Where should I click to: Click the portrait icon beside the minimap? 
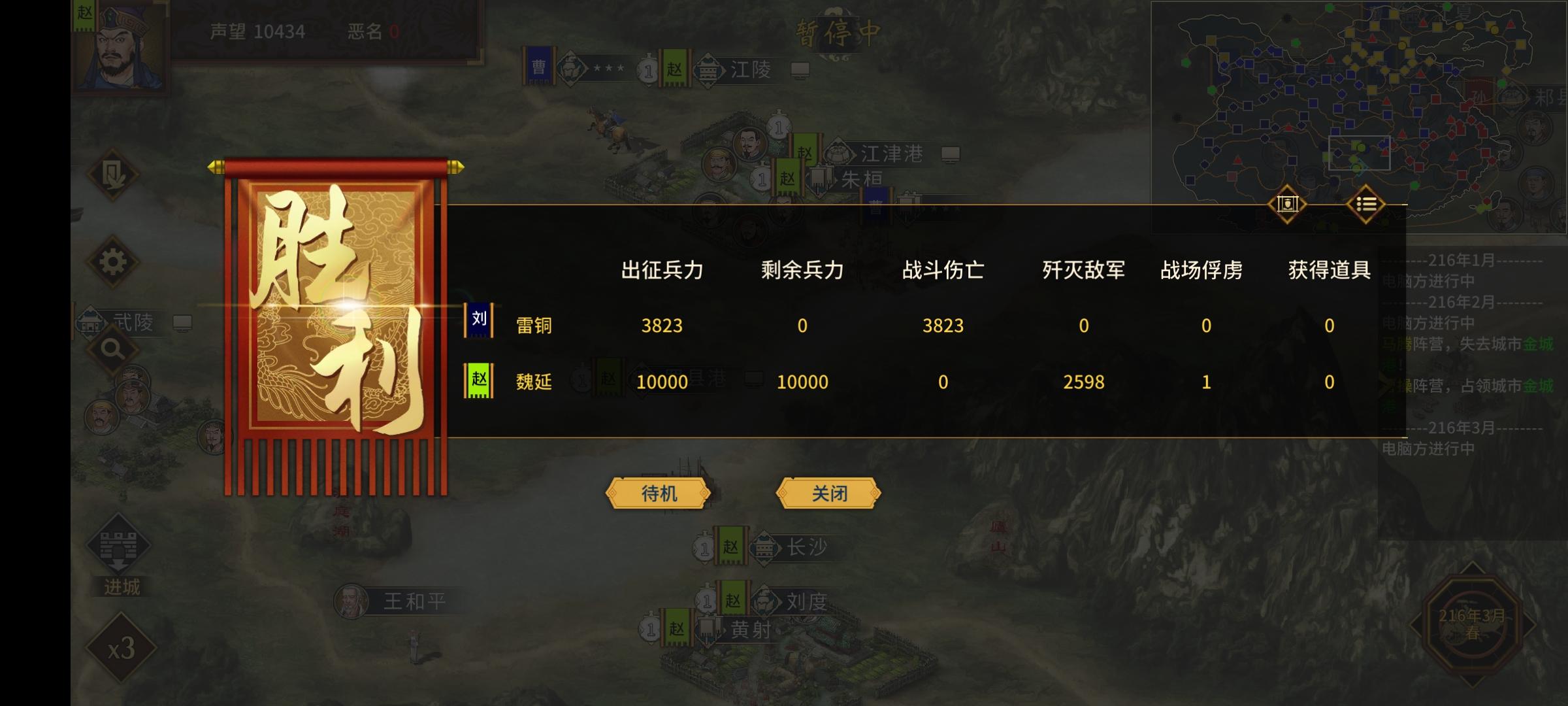pos(1287,204)
